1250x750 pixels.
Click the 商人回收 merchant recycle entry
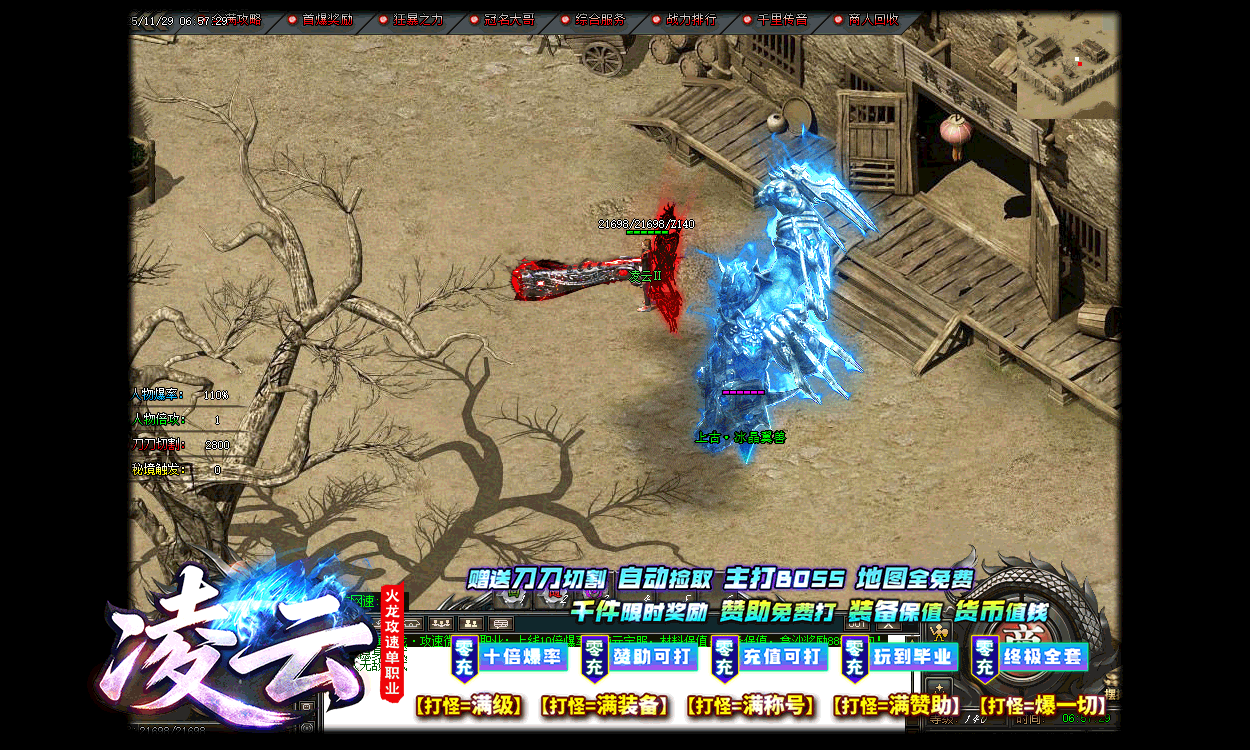tap(872, 20)
